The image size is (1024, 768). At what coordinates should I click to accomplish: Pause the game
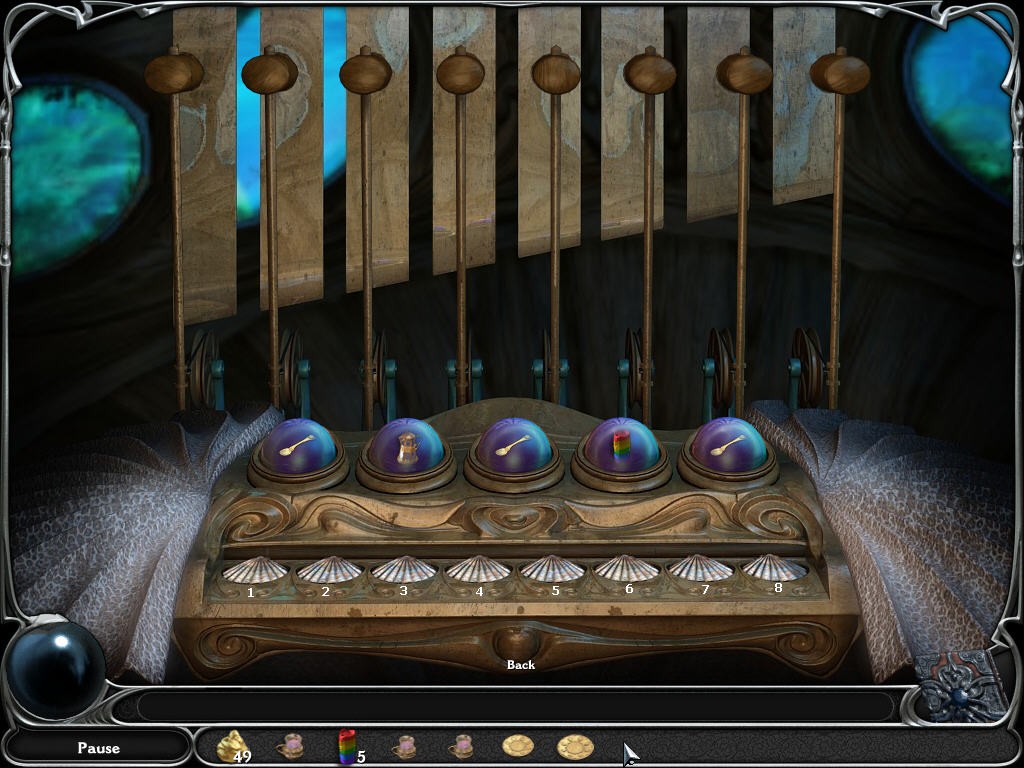pos(98,748)
